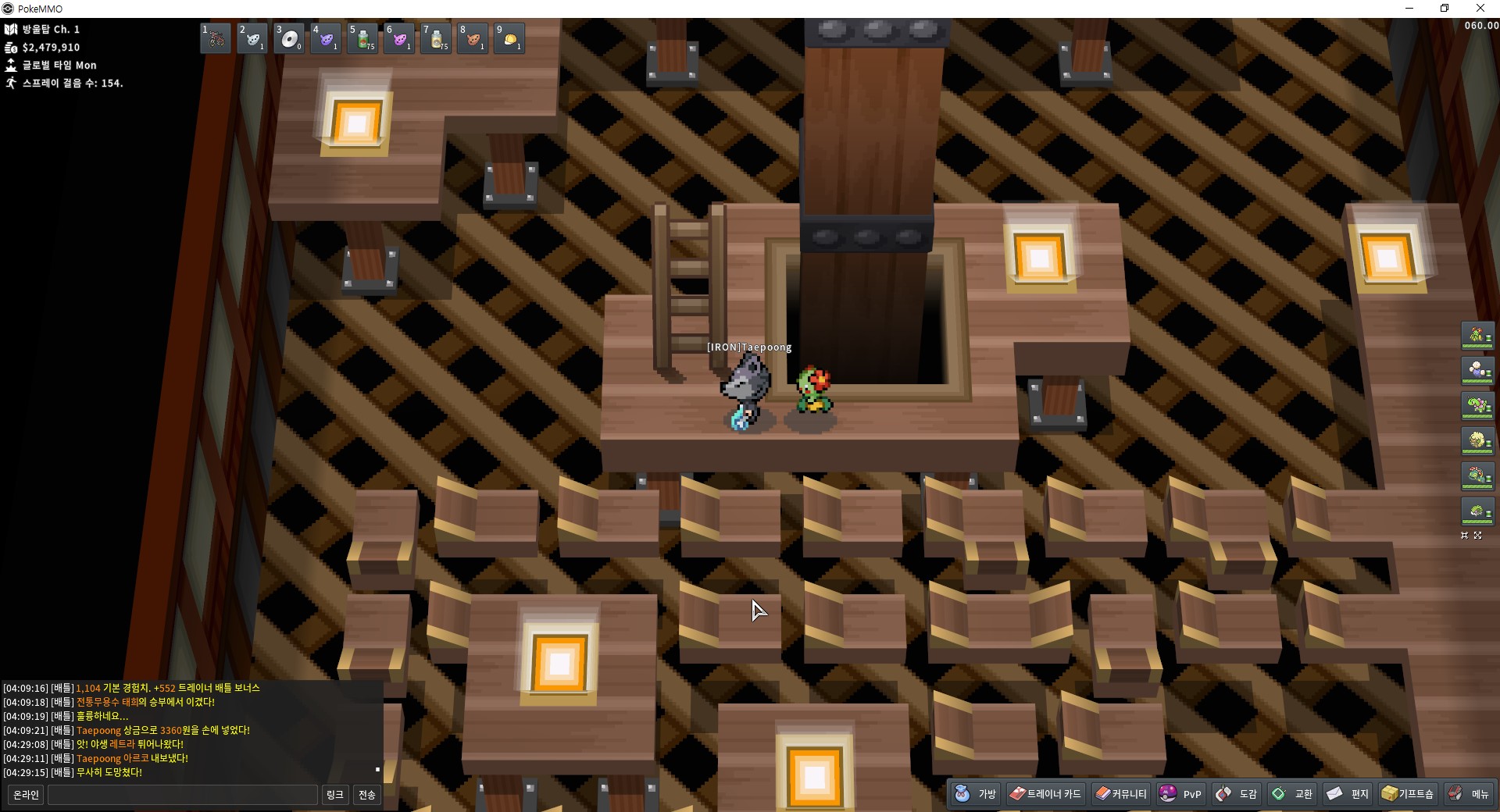Select the silver disc in hotbar slot 3
Image resolution: width=1500 pixels, height=812 pixels.
(289, 38)
